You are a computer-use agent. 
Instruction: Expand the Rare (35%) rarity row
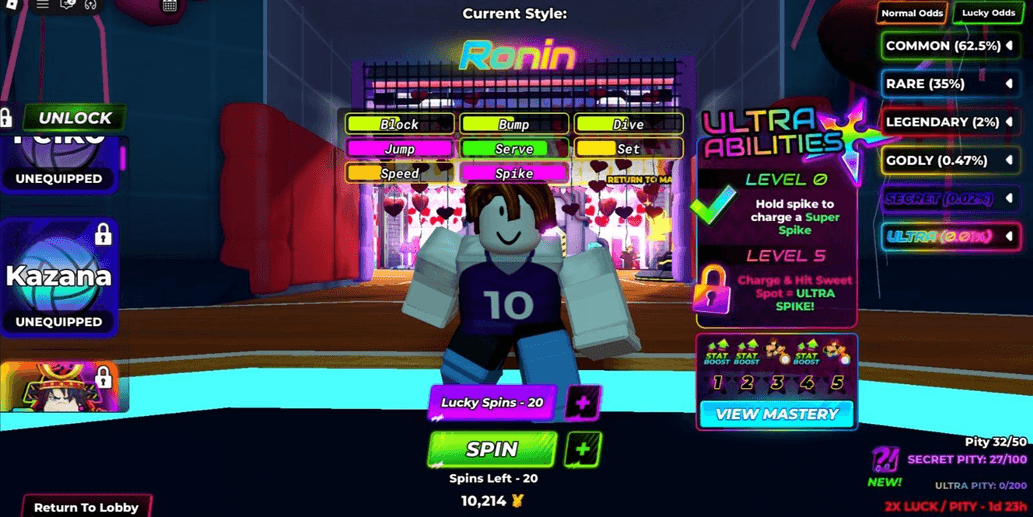pos(948,84)
